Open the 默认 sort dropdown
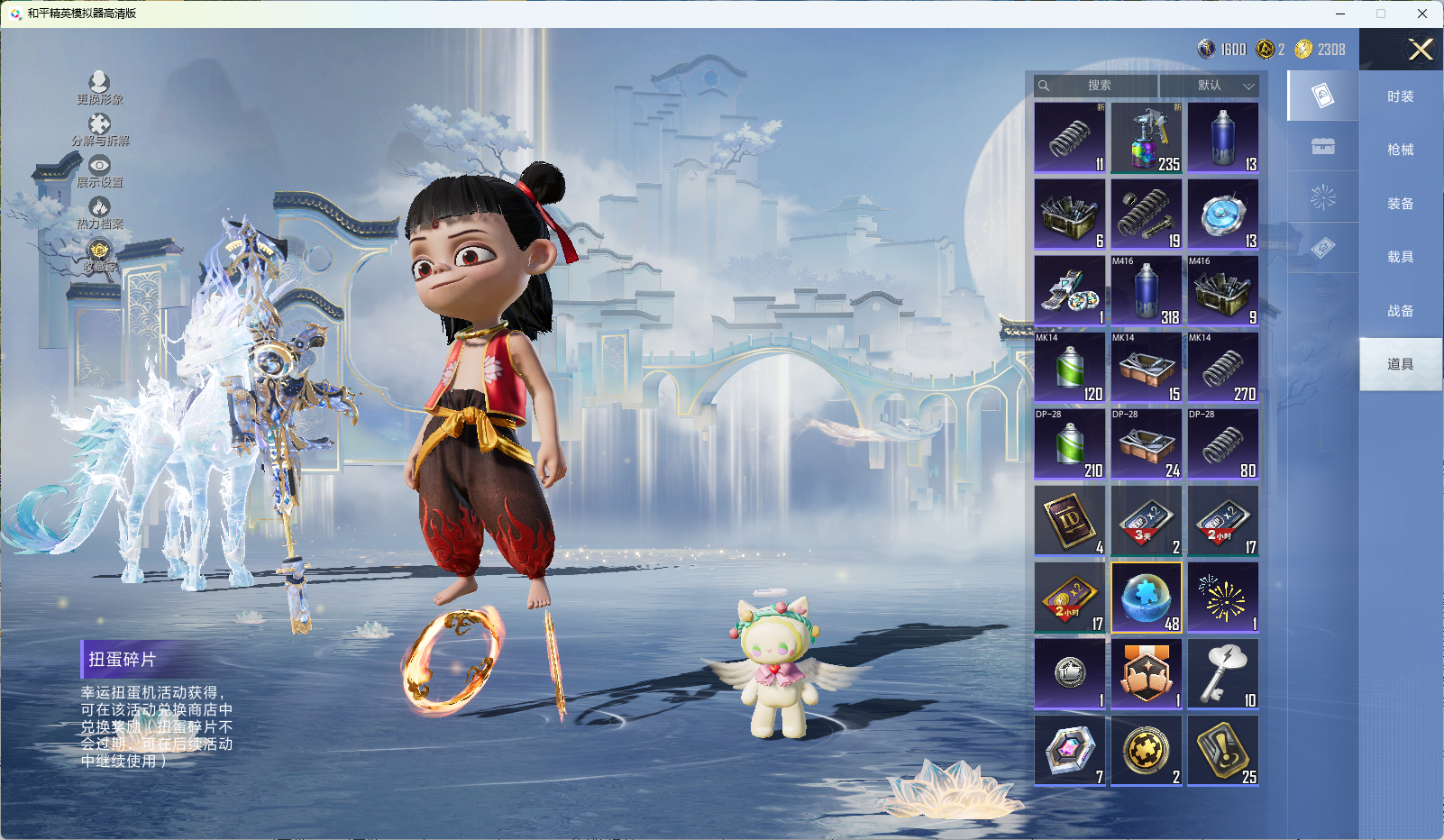Image resolution: width=1444 pixels, height=840 pixels. coord(1210,86)
